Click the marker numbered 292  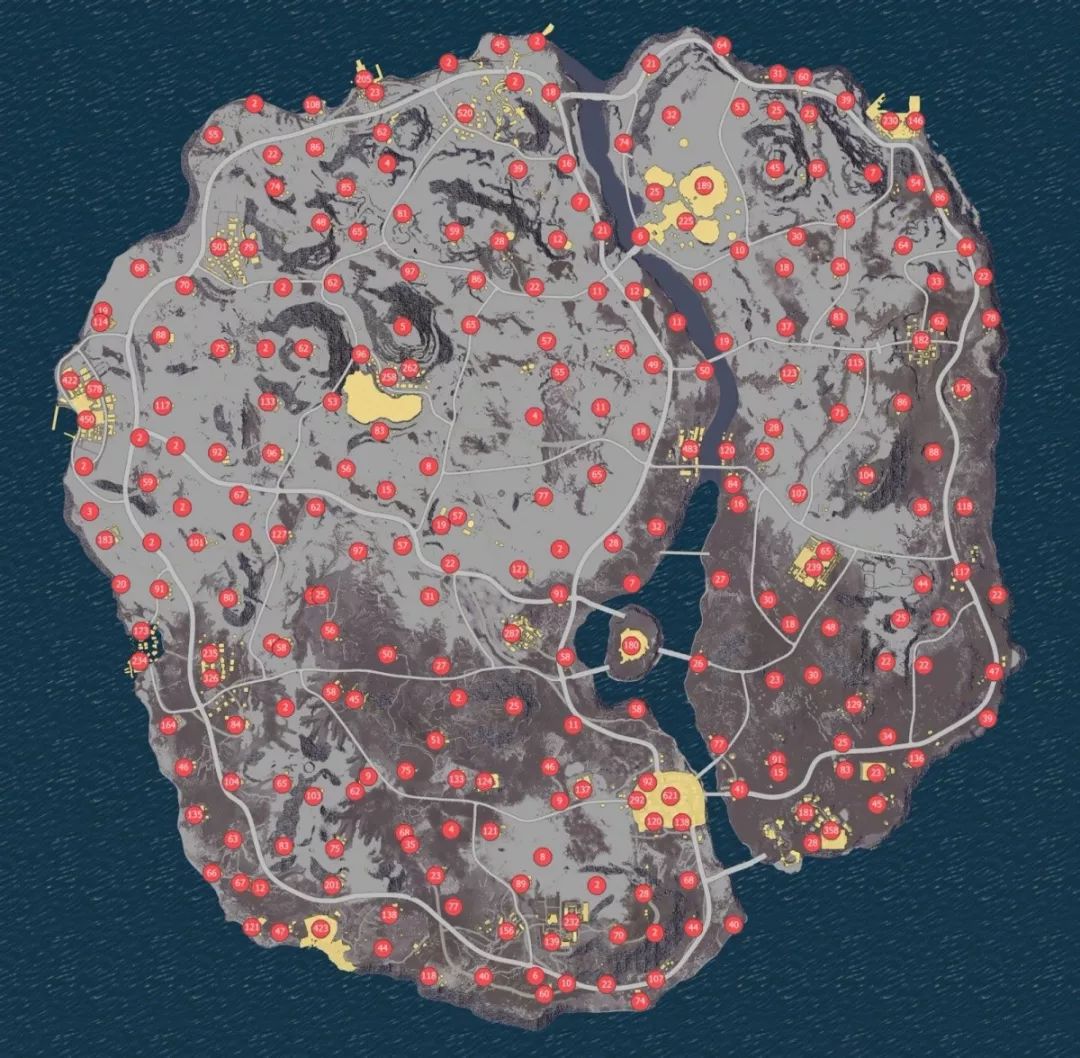(x=637, y=800)
